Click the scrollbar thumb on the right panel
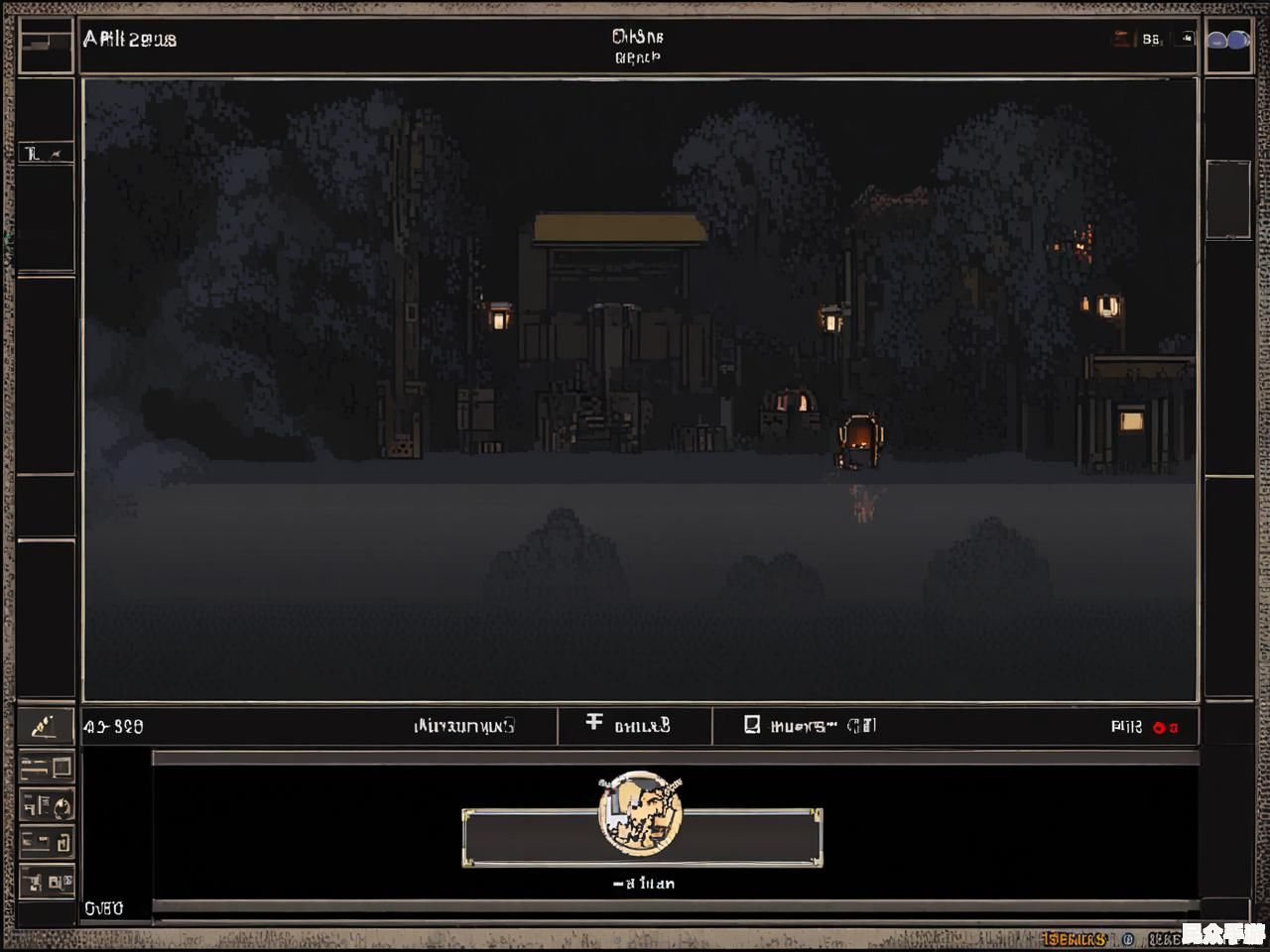The image size is (1270, 952). [1228, 199]
